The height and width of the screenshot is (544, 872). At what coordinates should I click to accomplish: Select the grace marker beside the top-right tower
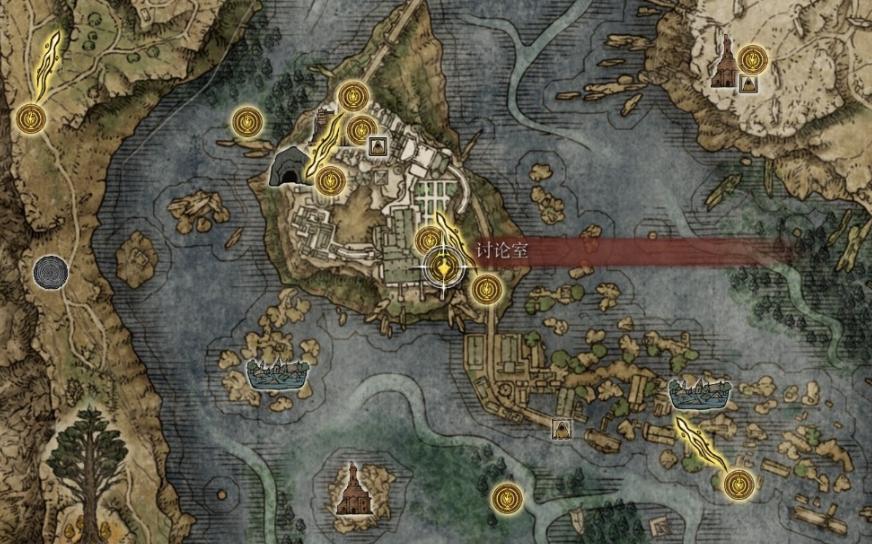tap(753, 57)
